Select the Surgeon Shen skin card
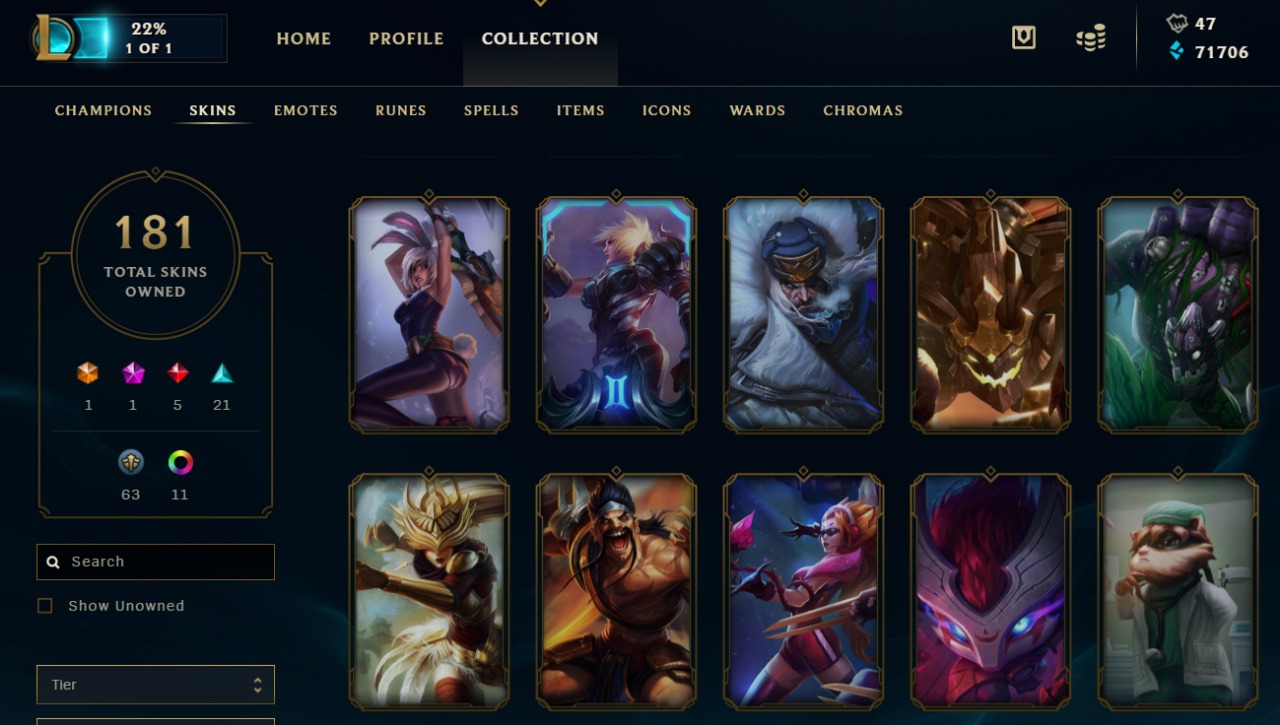This screenshot has width=1280, height=725. coord(1176,590)
